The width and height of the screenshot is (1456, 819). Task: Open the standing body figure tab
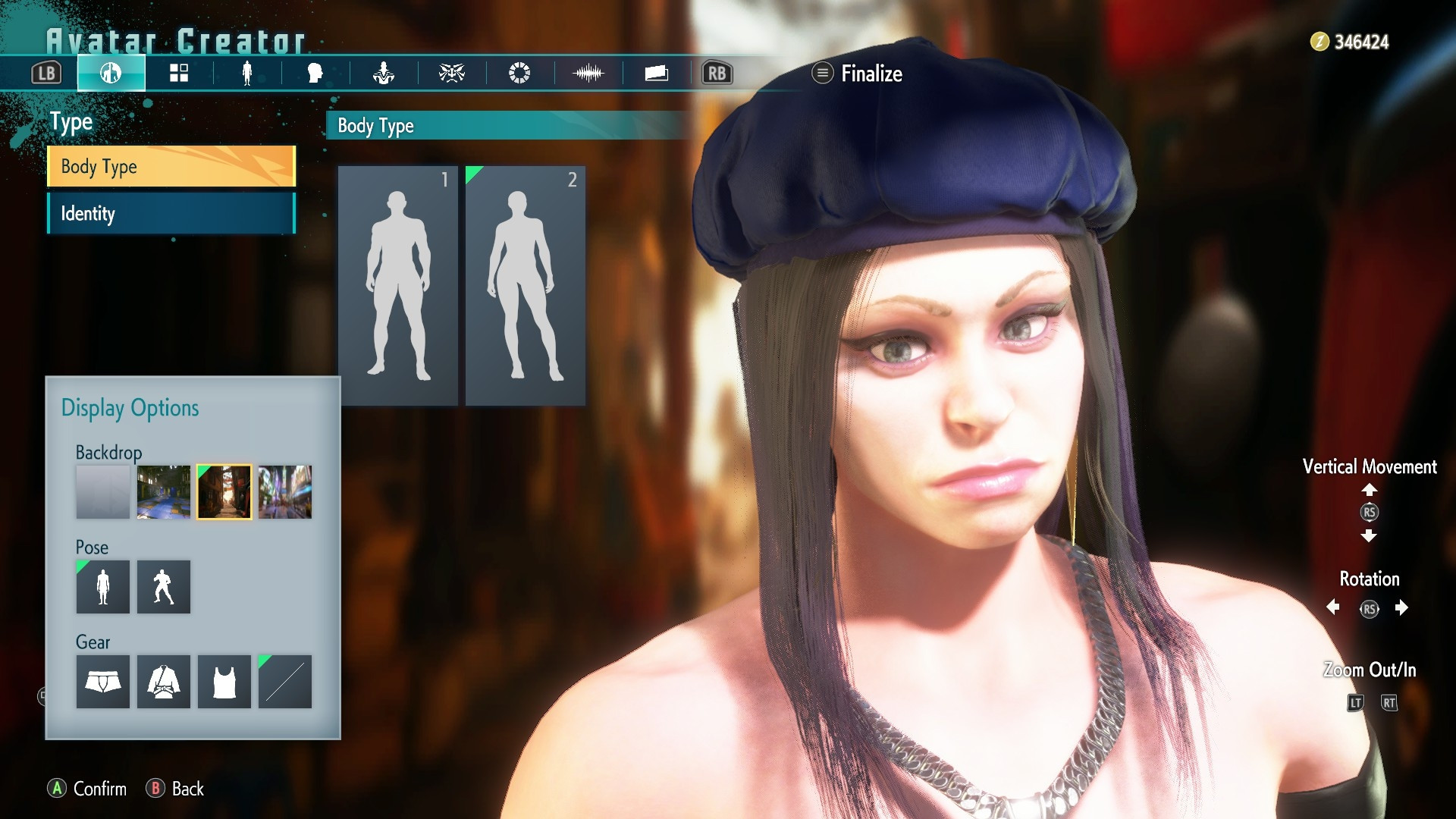point(246,74)
